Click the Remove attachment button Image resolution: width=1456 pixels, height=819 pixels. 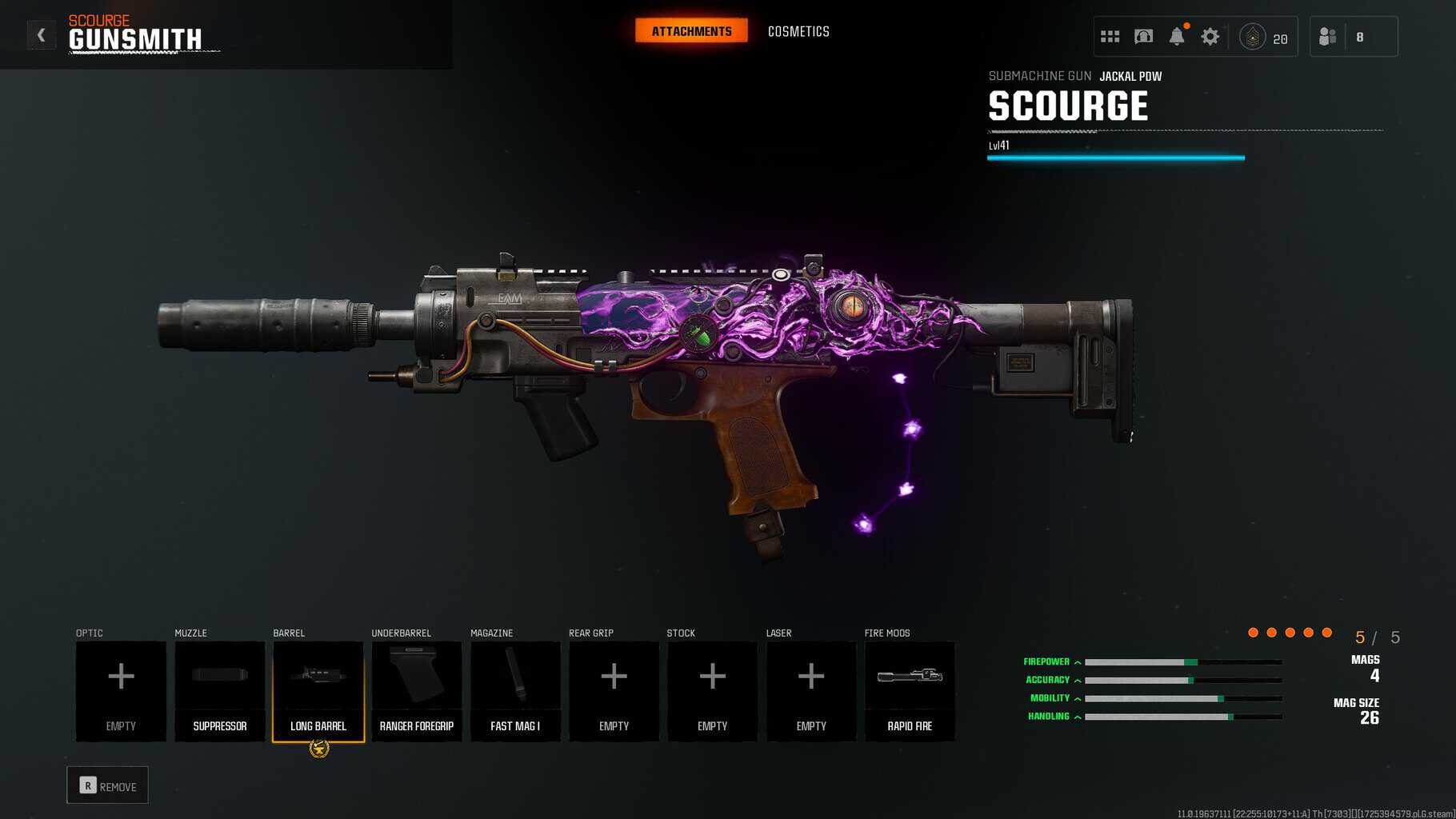(x=108, y=786)
